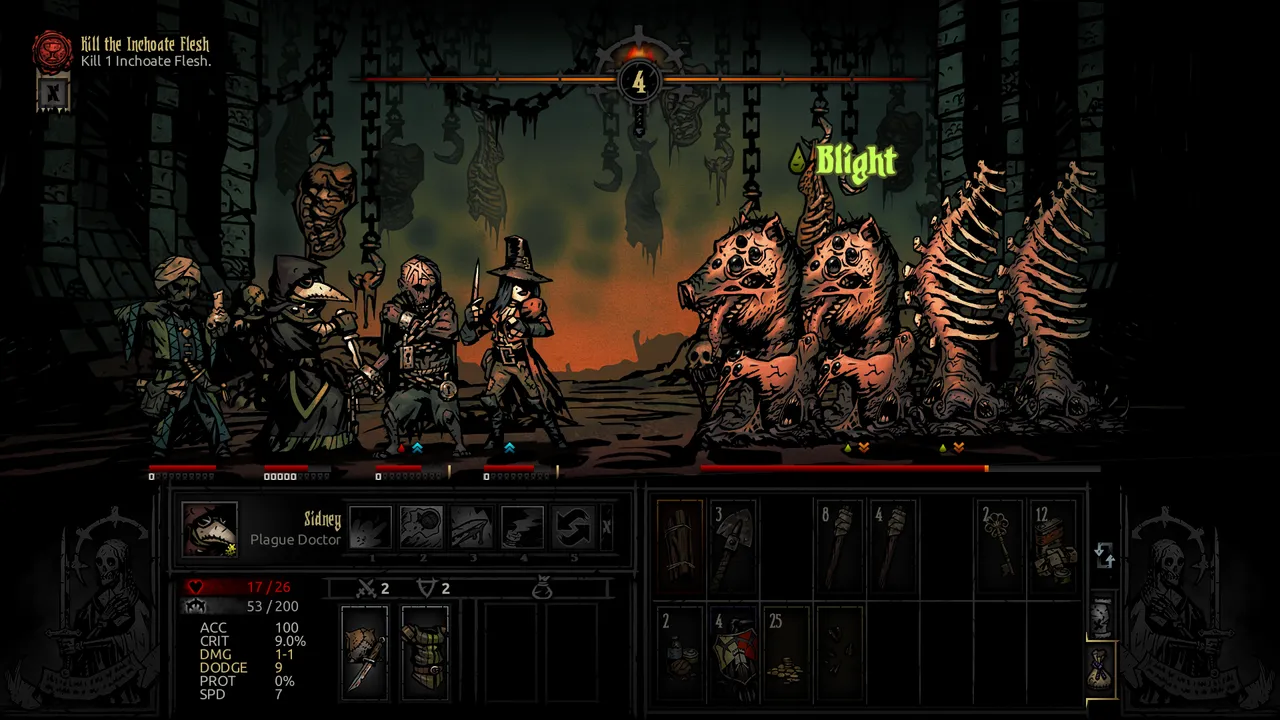Image resolution: width=1280 pixels, height=720 pixels.
Task: Click the gold coins stack of 25
Action: tap(787, 651)
